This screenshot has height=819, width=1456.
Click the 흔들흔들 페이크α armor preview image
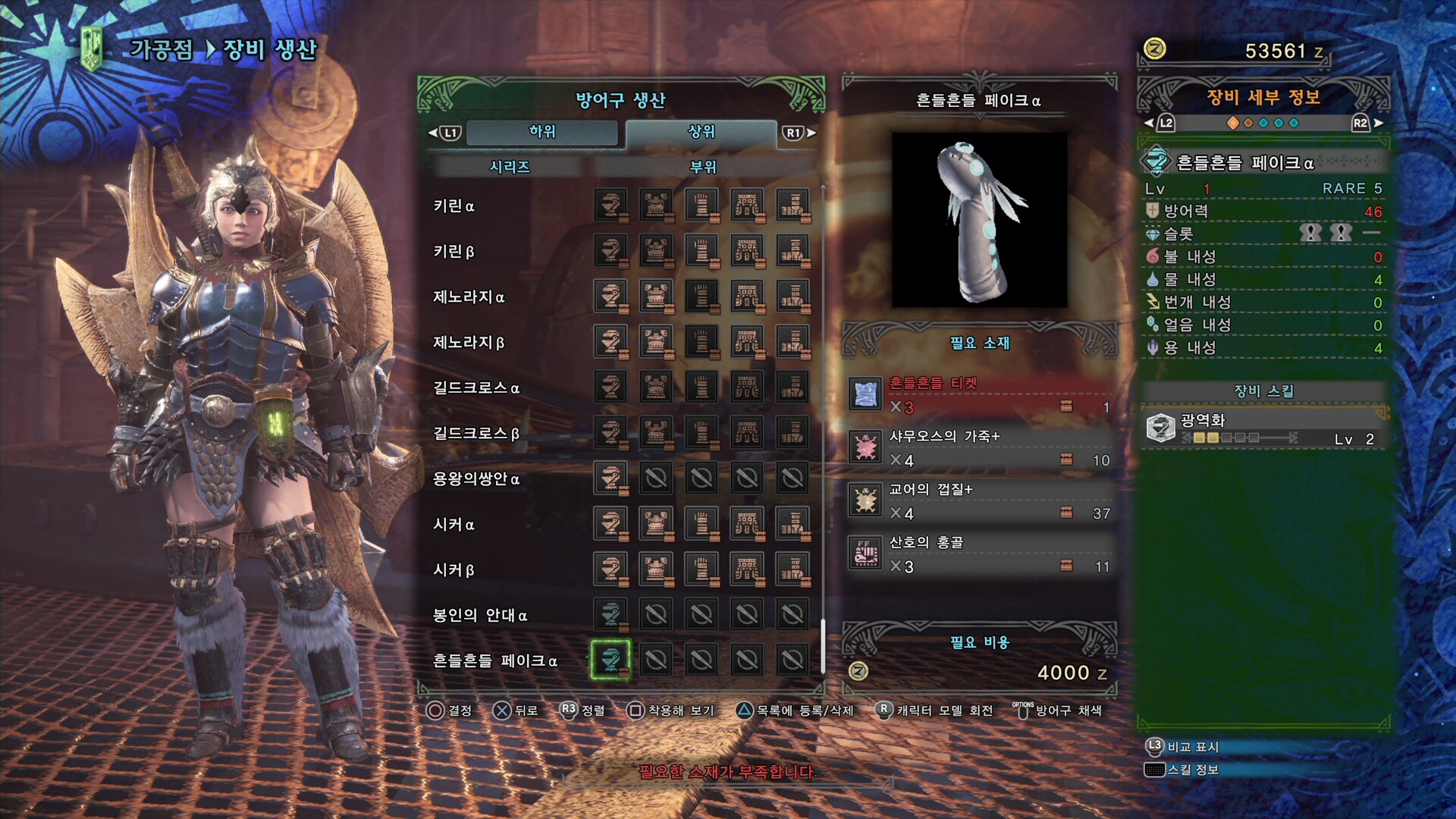(x=979, y=220)
